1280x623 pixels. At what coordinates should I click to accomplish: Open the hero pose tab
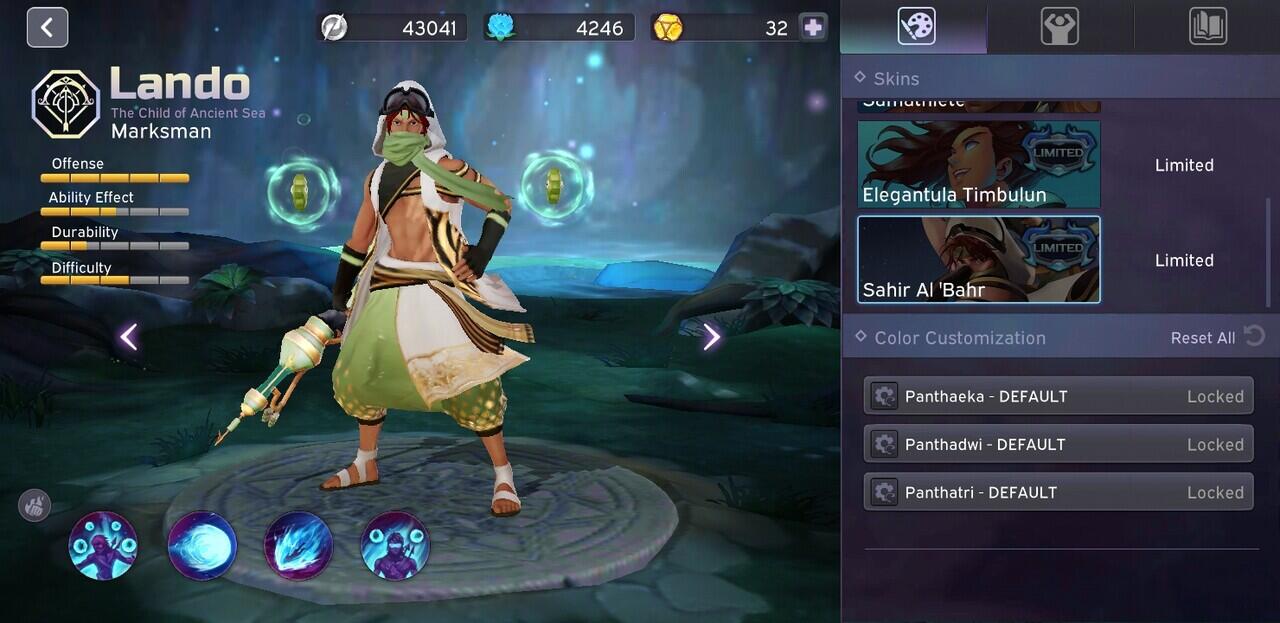pyautogui.click(x=1059, y=27)
